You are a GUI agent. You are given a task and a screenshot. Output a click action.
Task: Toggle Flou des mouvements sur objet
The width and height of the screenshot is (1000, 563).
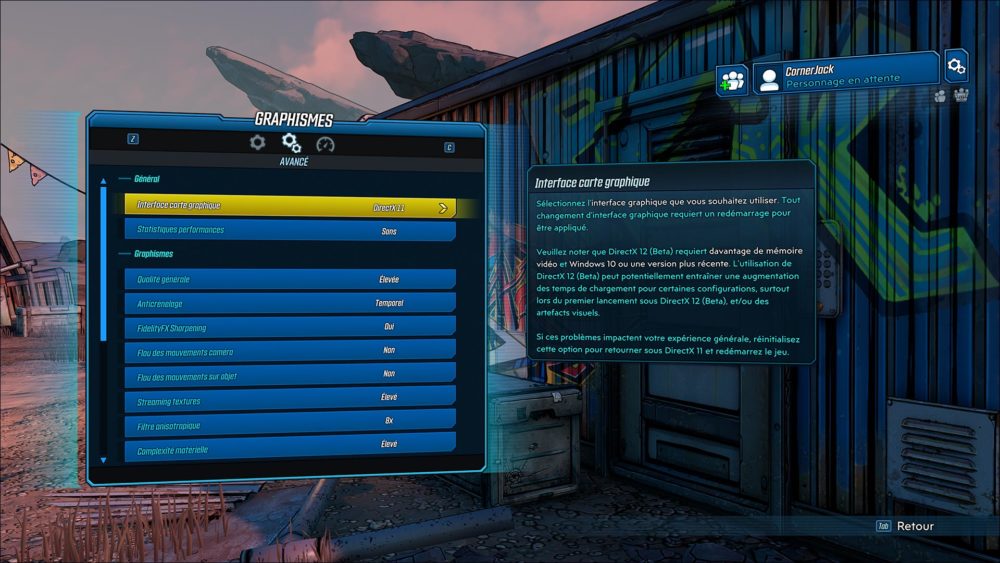[x=289, y=376]
